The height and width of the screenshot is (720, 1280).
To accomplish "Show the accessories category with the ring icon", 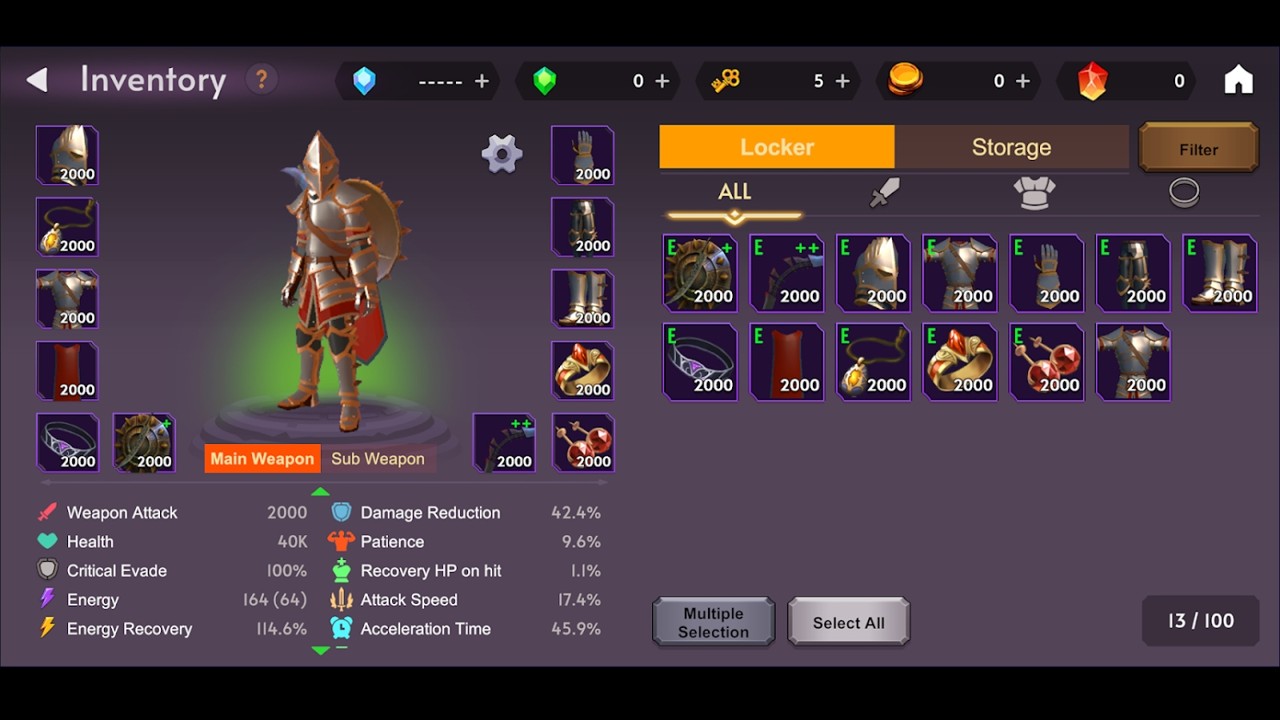I will click(1184, 192).
